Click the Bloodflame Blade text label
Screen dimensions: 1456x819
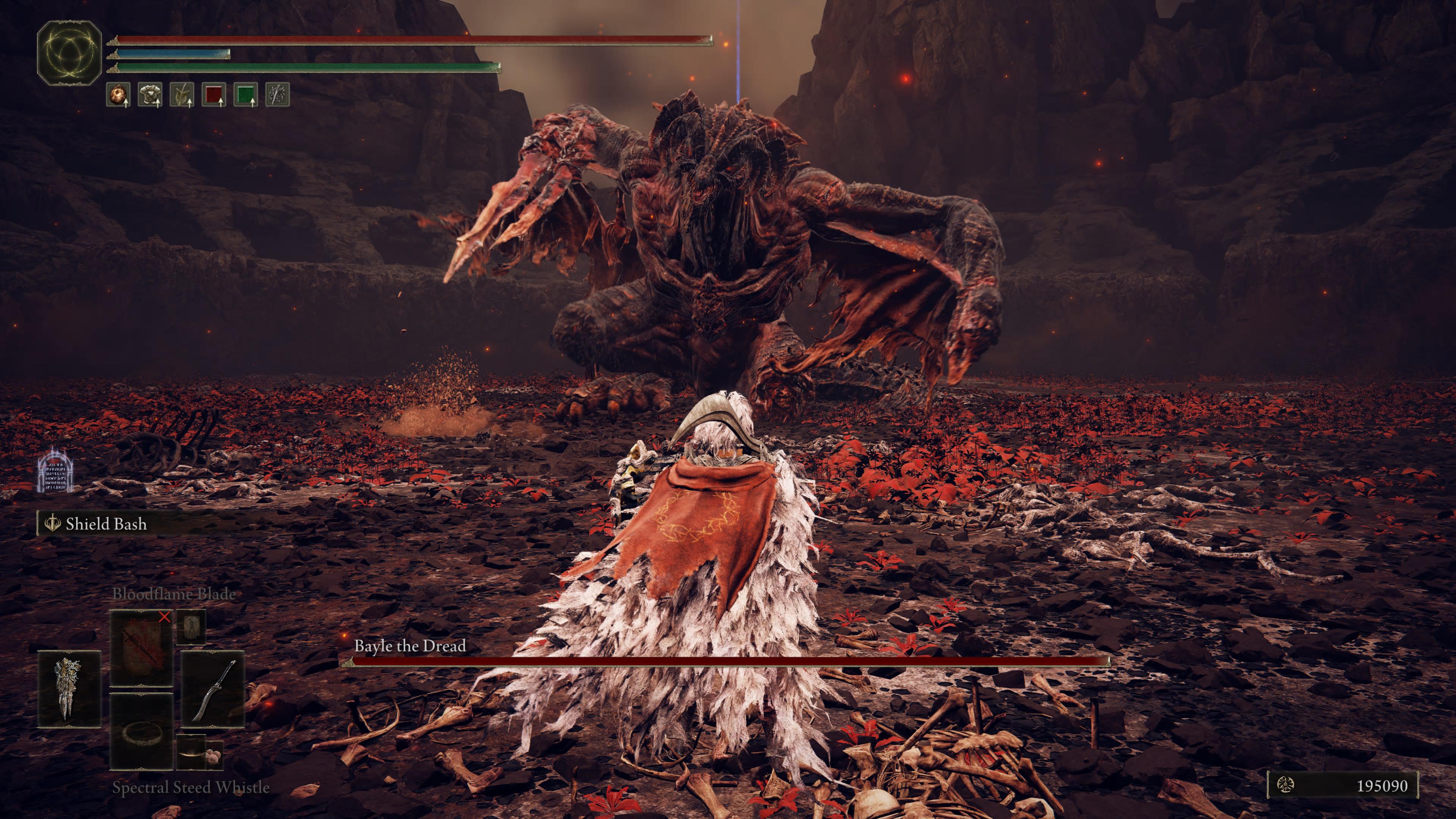click(174, 594)
